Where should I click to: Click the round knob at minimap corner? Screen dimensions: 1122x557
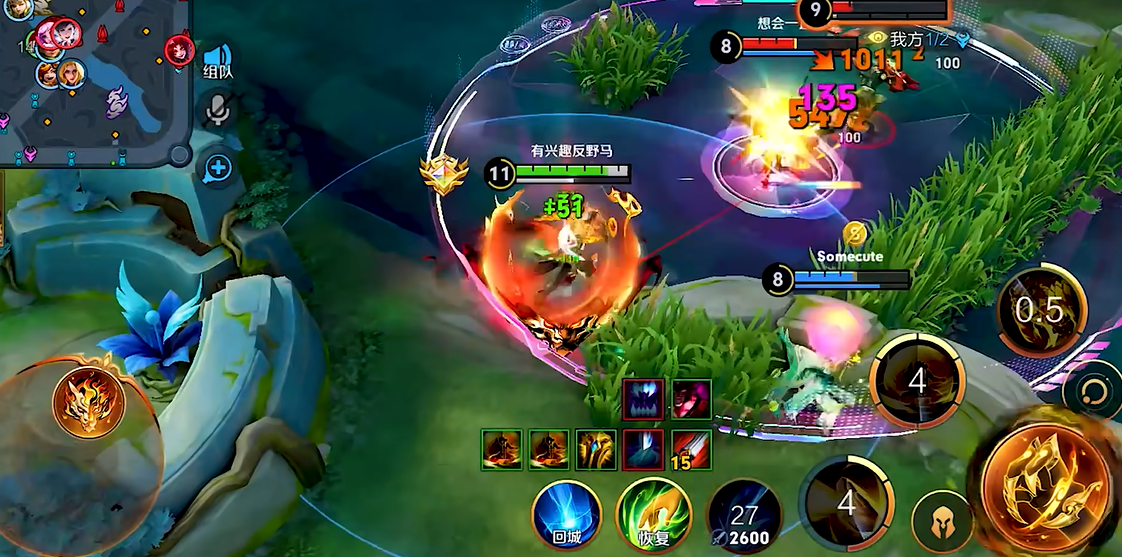click(x=179, y=154)
